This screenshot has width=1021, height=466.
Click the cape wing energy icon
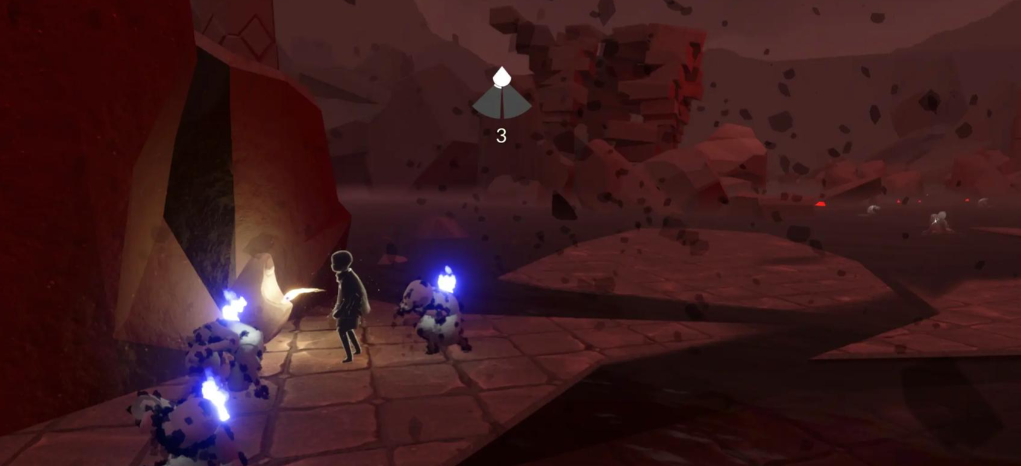pos(500,96)
